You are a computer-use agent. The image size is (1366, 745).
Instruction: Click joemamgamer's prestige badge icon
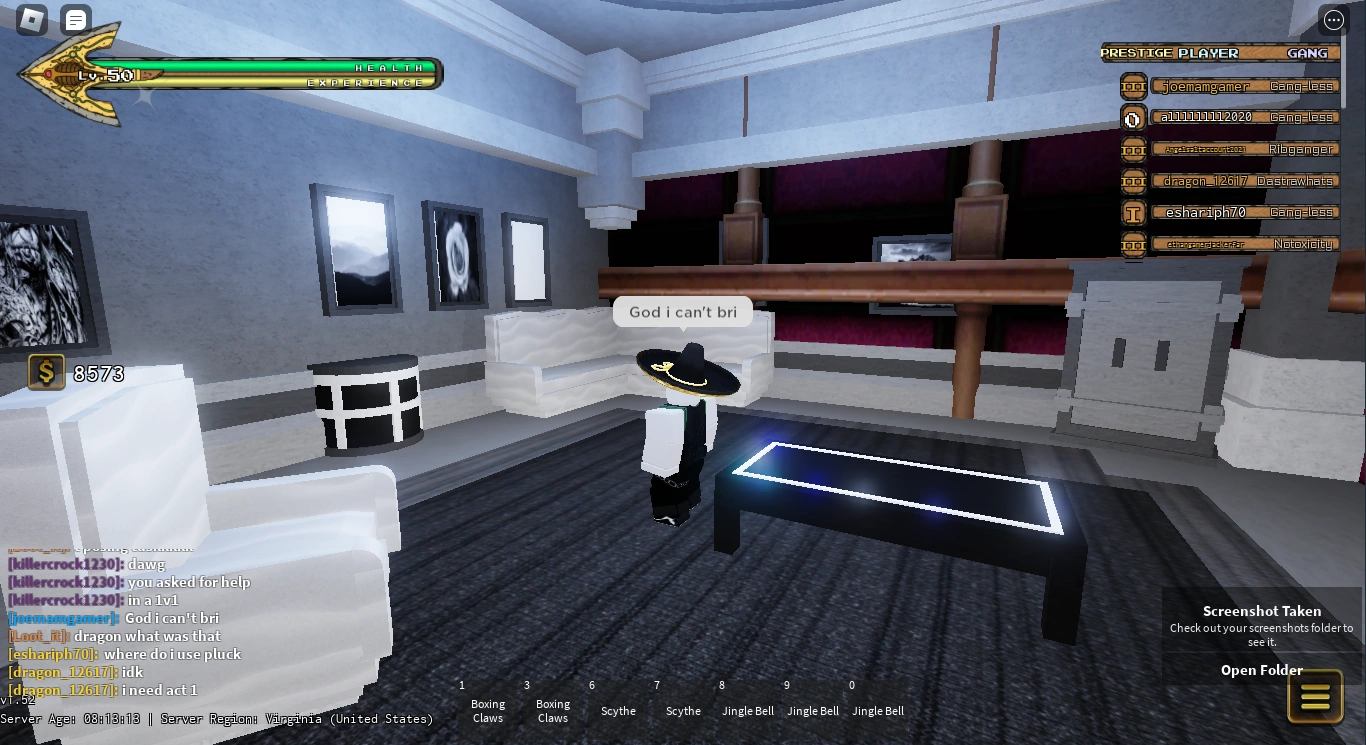(1133, 86)
